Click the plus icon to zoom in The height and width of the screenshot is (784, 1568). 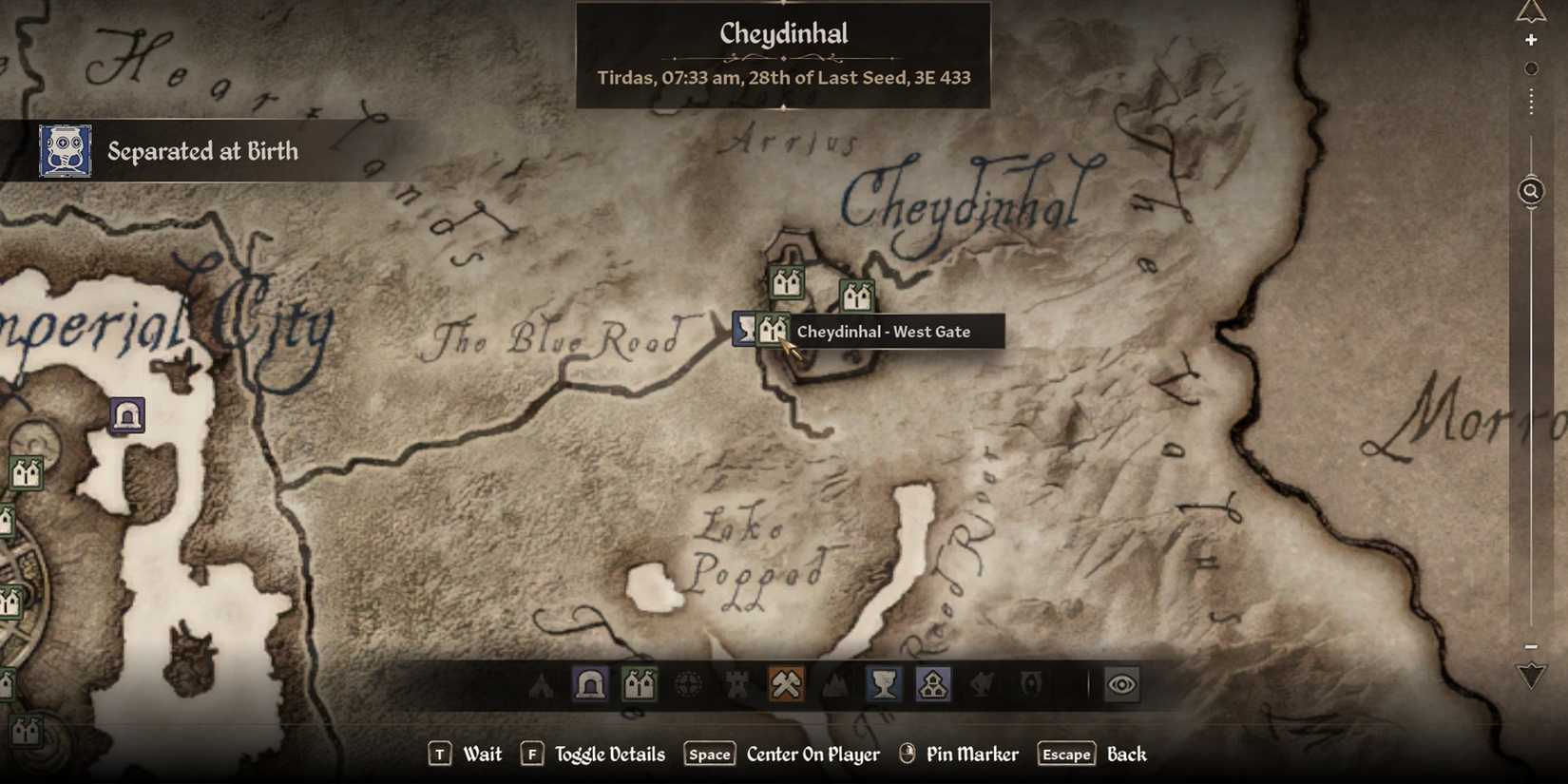(x=1532, y=39)
